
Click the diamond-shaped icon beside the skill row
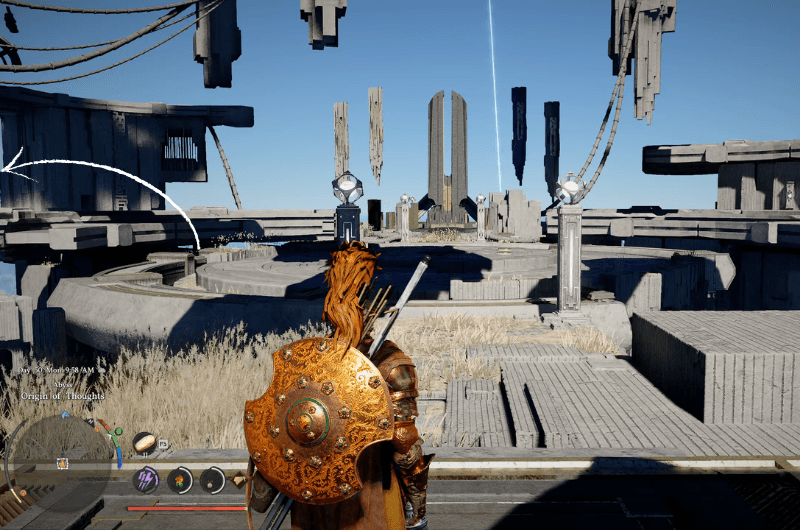pos(239,481)
